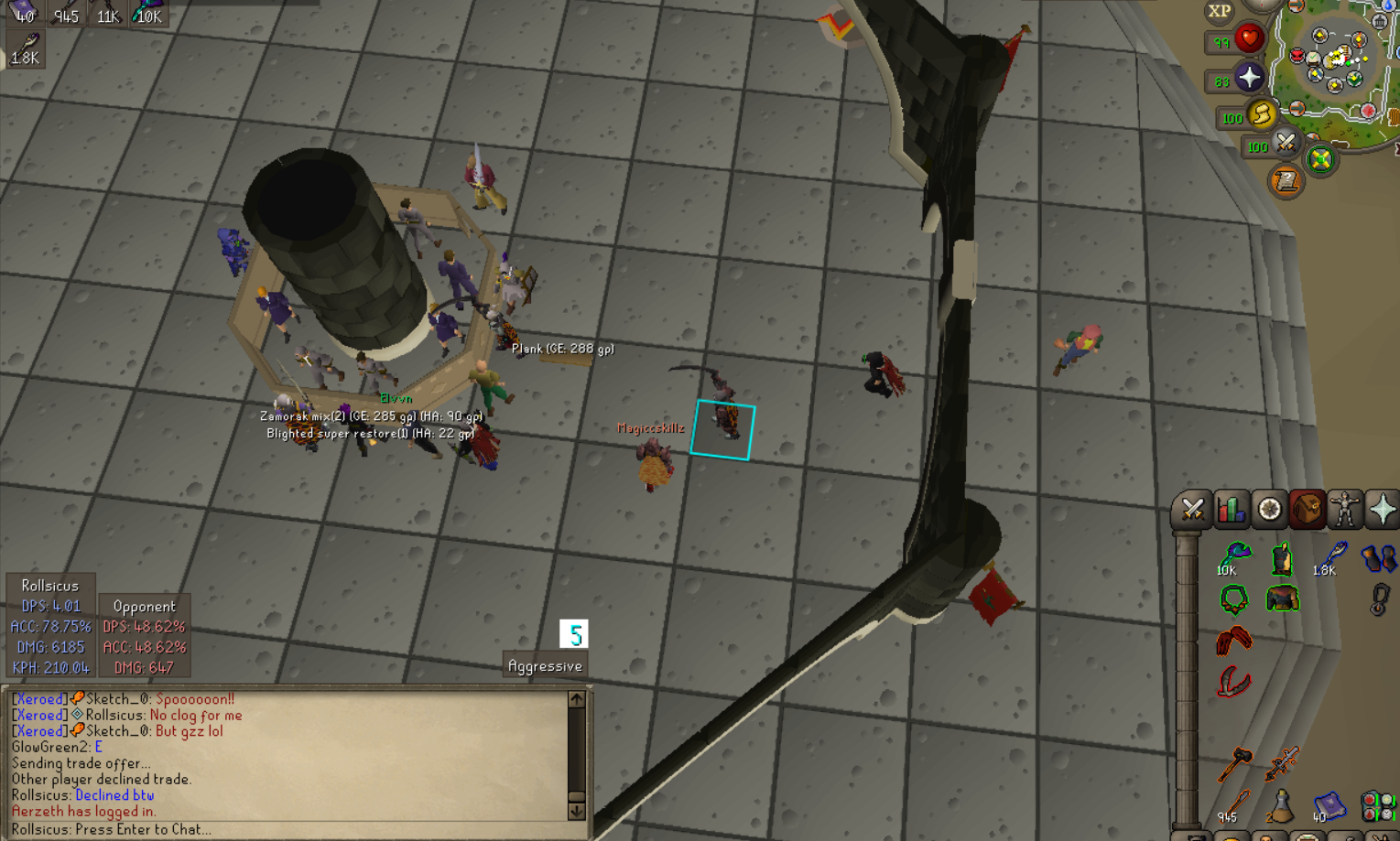Screen dimensions: 1400x841
Task: Select the purple spellbook in inventory
Action: [1329, 805]
